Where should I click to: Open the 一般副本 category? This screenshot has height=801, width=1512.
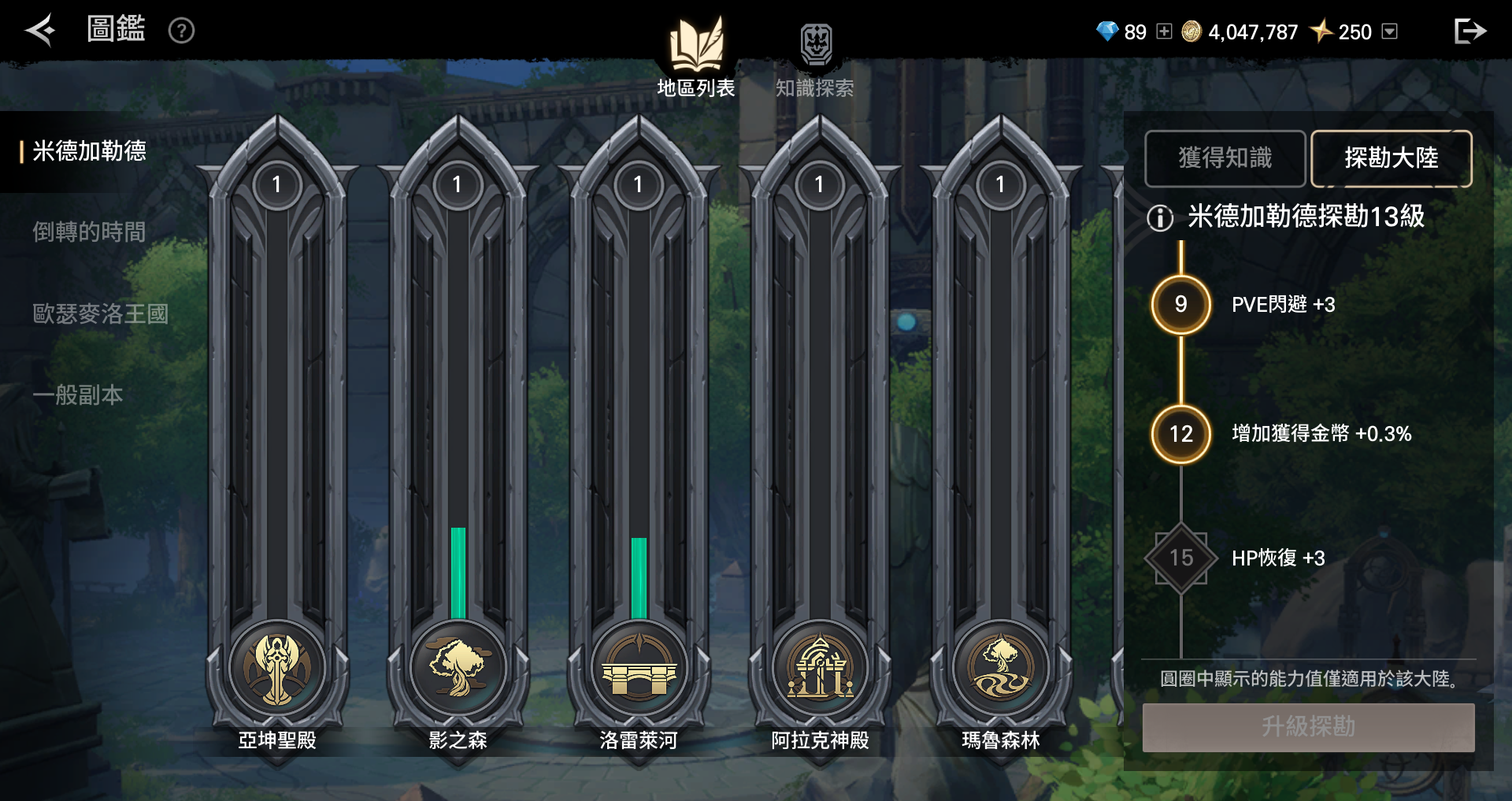click(78, 395)
